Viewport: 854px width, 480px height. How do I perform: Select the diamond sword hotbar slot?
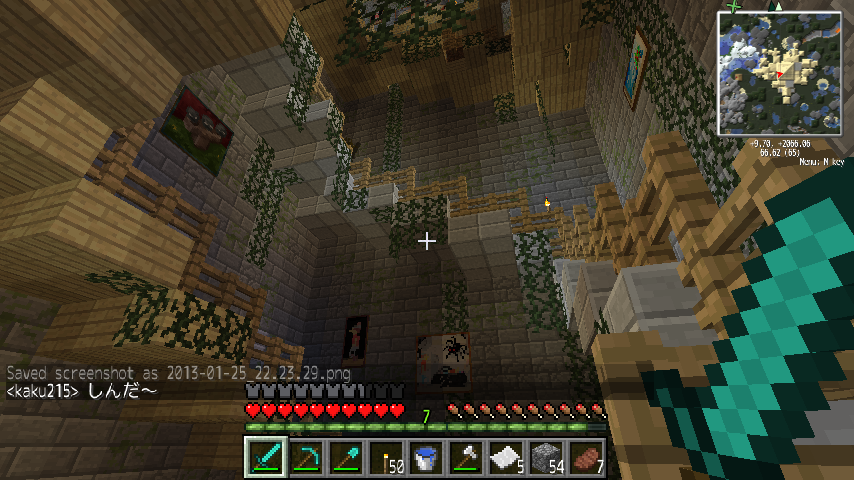[x=265, y=457]
